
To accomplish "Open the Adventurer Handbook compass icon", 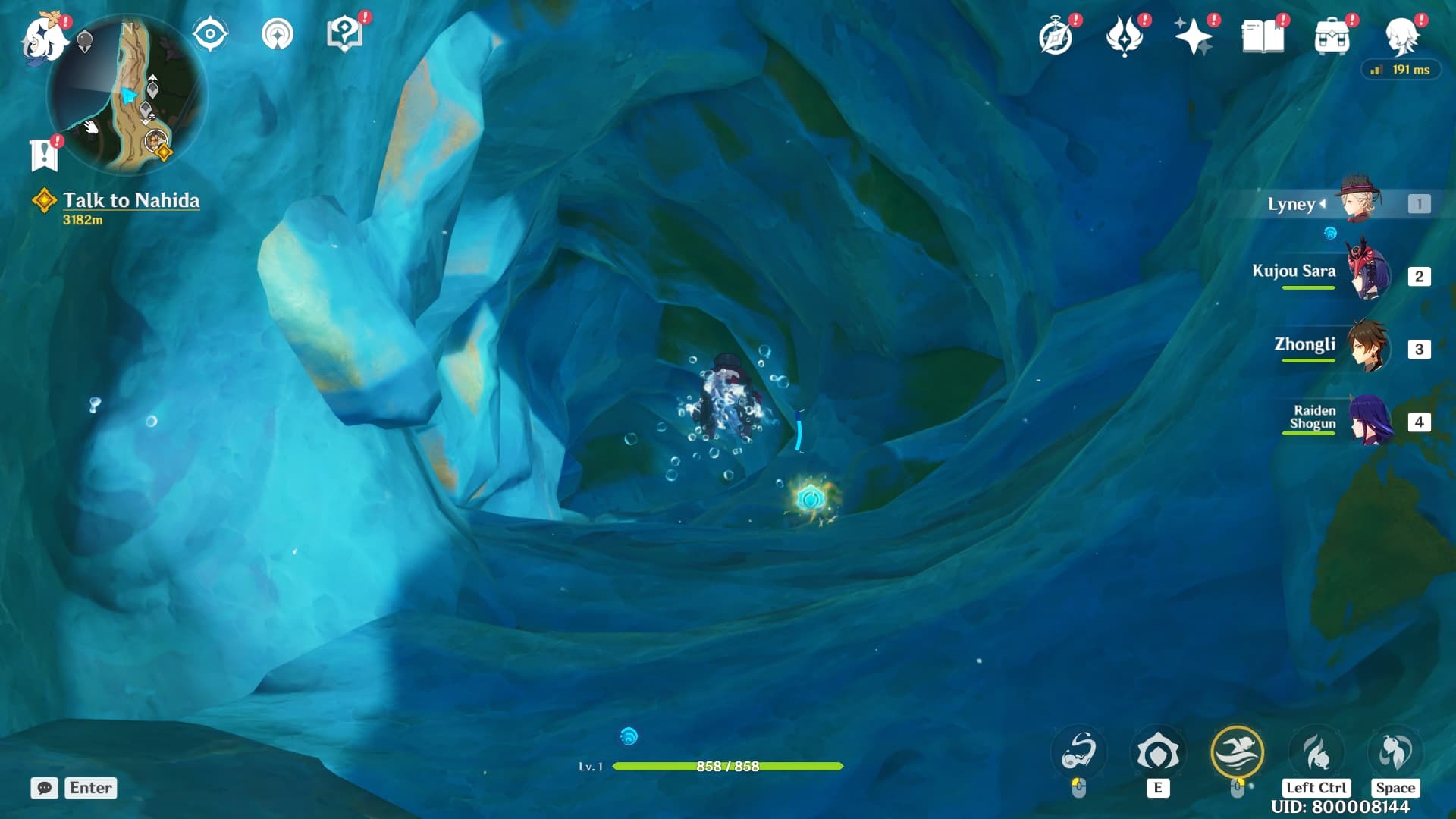I will coord(1056,36).
